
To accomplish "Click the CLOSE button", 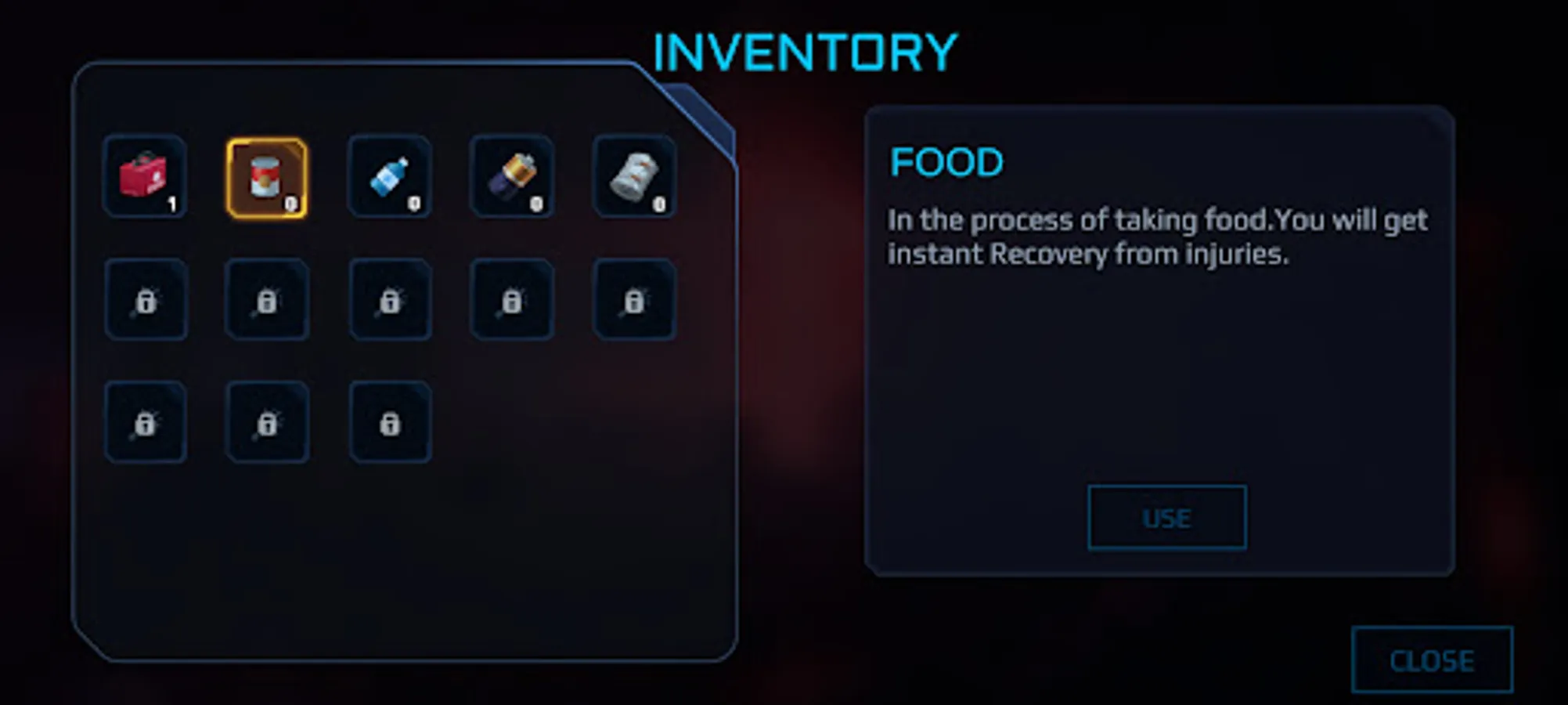I will 1433,662.
